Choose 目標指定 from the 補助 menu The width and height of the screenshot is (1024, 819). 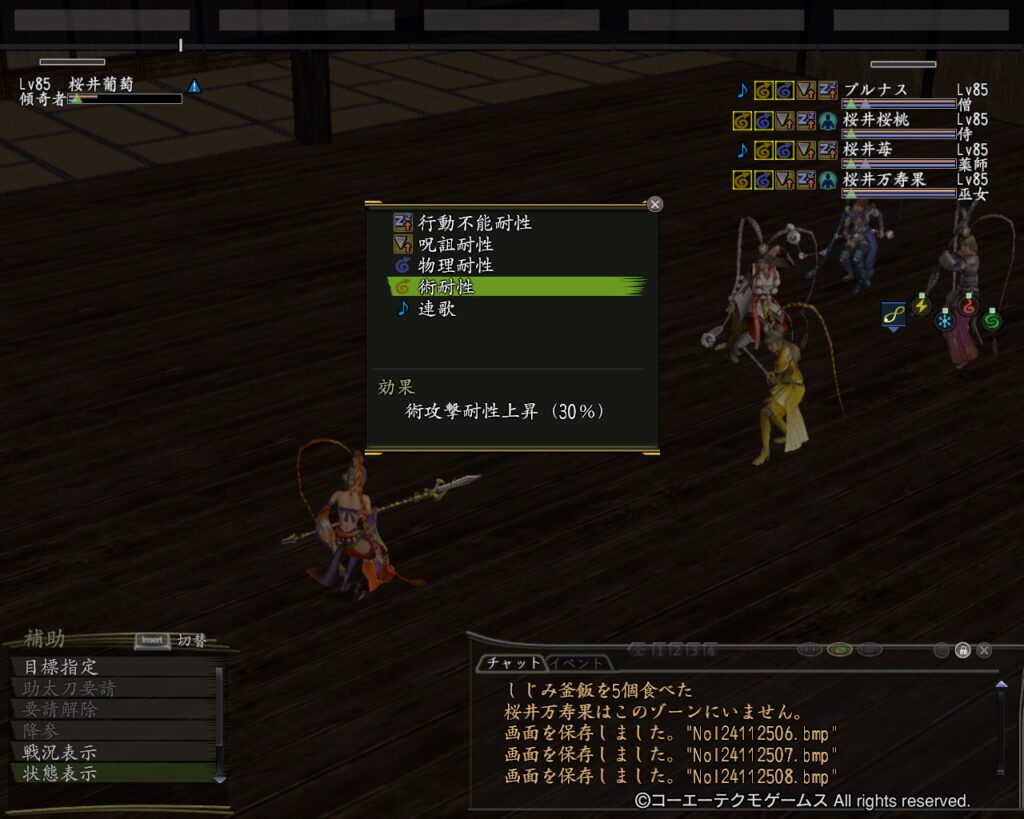click(x=60, y=667)
